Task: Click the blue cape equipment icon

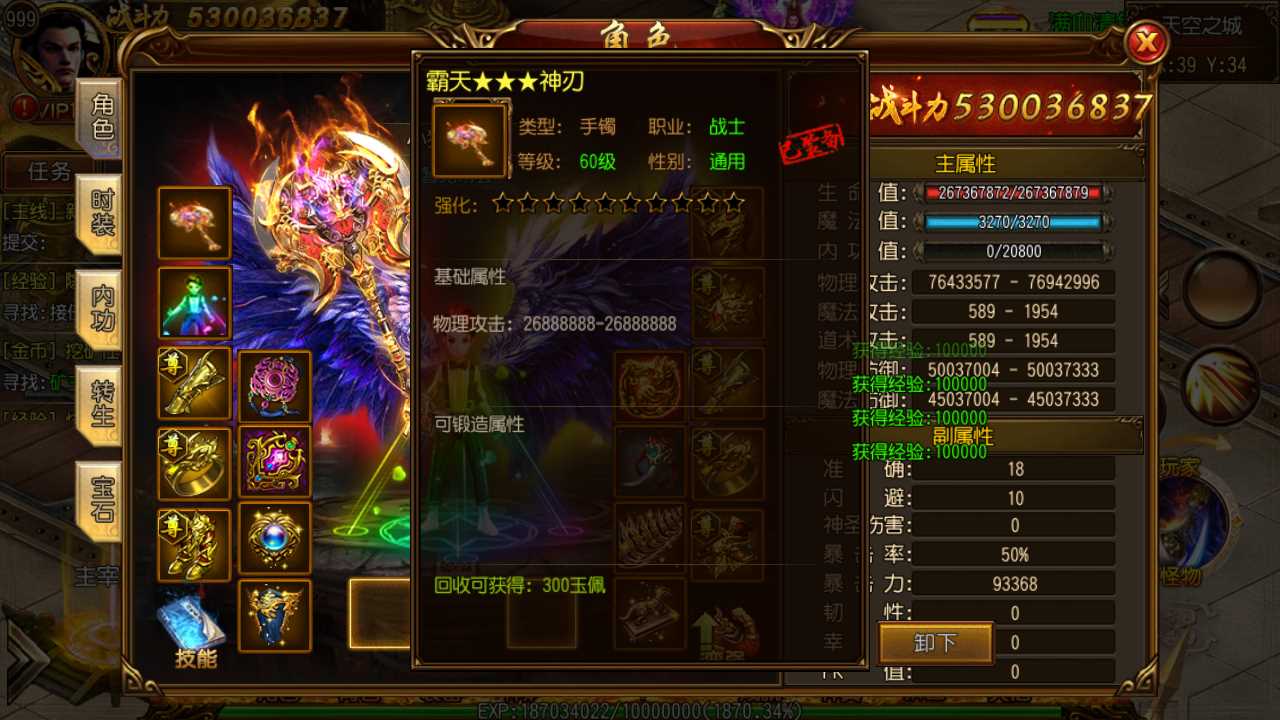Action: pos(275,617)
